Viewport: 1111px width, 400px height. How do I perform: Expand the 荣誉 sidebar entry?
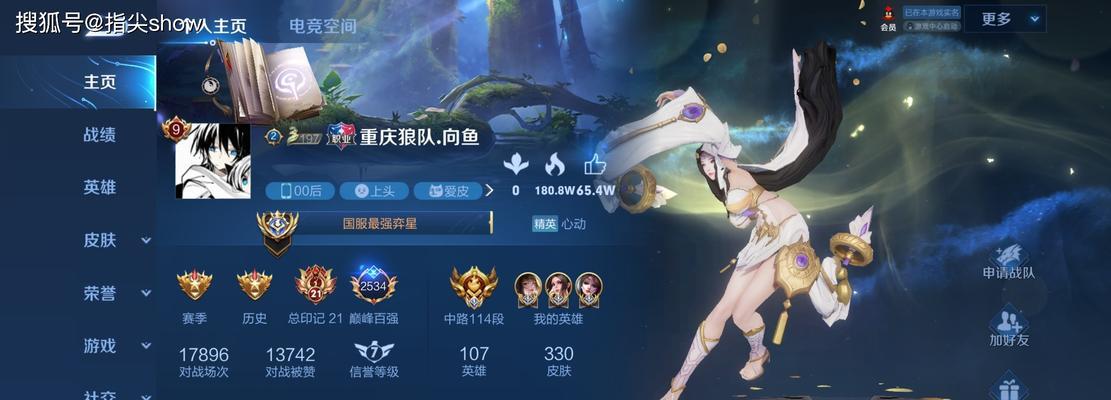(x=100, y=293)
